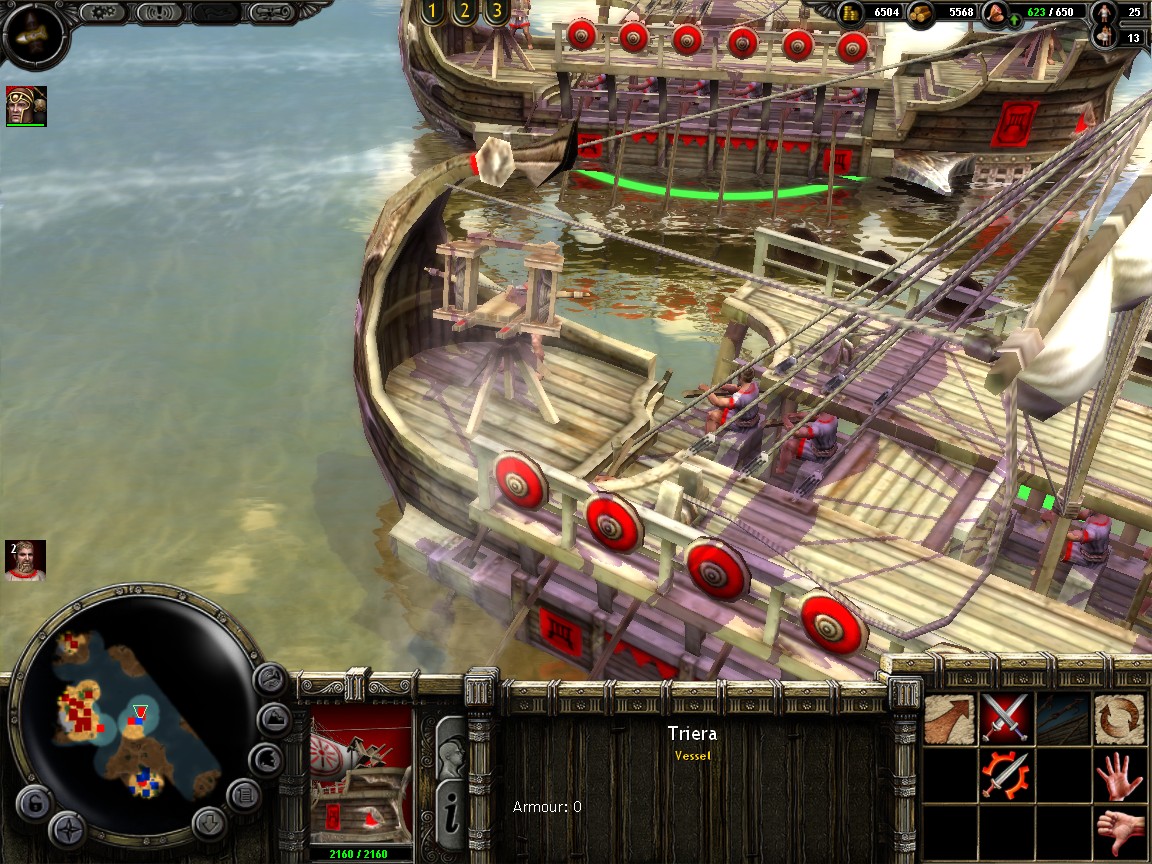Activate the circular arrows command
Screen dimensions: 1152x864
tap(1119, 718)
